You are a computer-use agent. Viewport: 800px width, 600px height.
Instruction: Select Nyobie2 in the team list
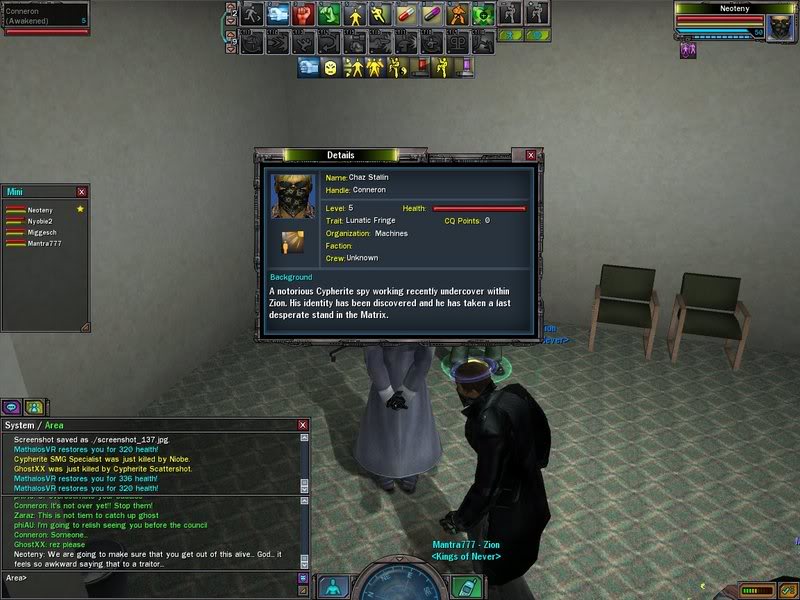click(40, 221)
